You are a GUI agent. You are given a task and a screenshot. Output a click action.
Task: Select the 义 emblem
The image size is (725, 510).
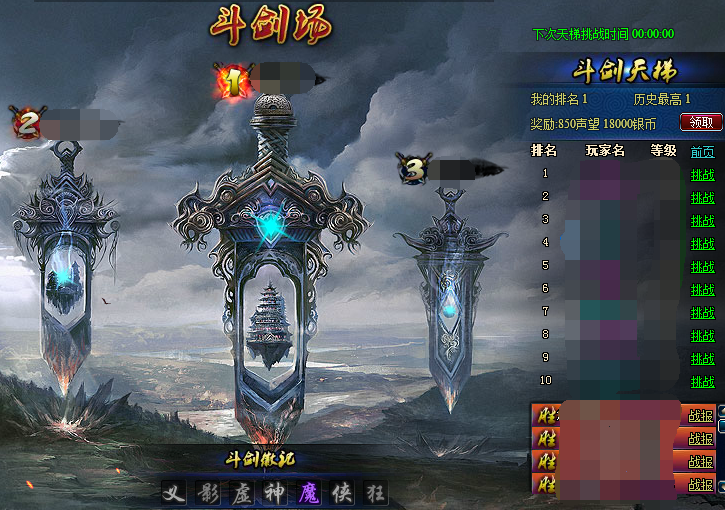(x=174, y=493)
